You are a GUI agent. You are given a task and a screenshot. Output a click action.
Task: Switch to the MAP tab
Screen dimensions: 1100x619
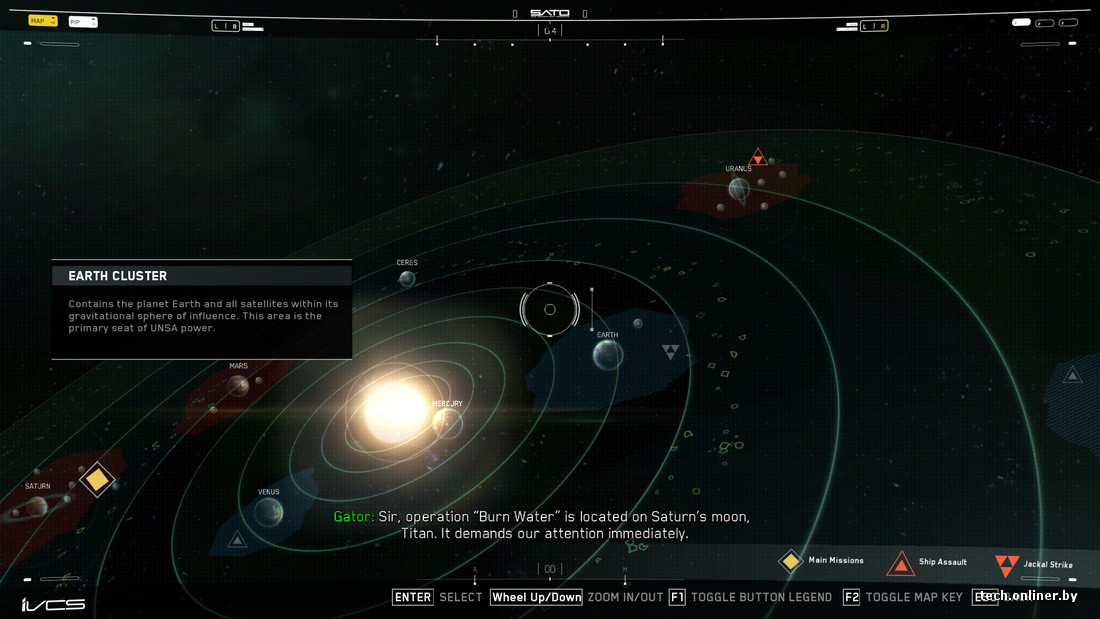click(x=43, y=20)
